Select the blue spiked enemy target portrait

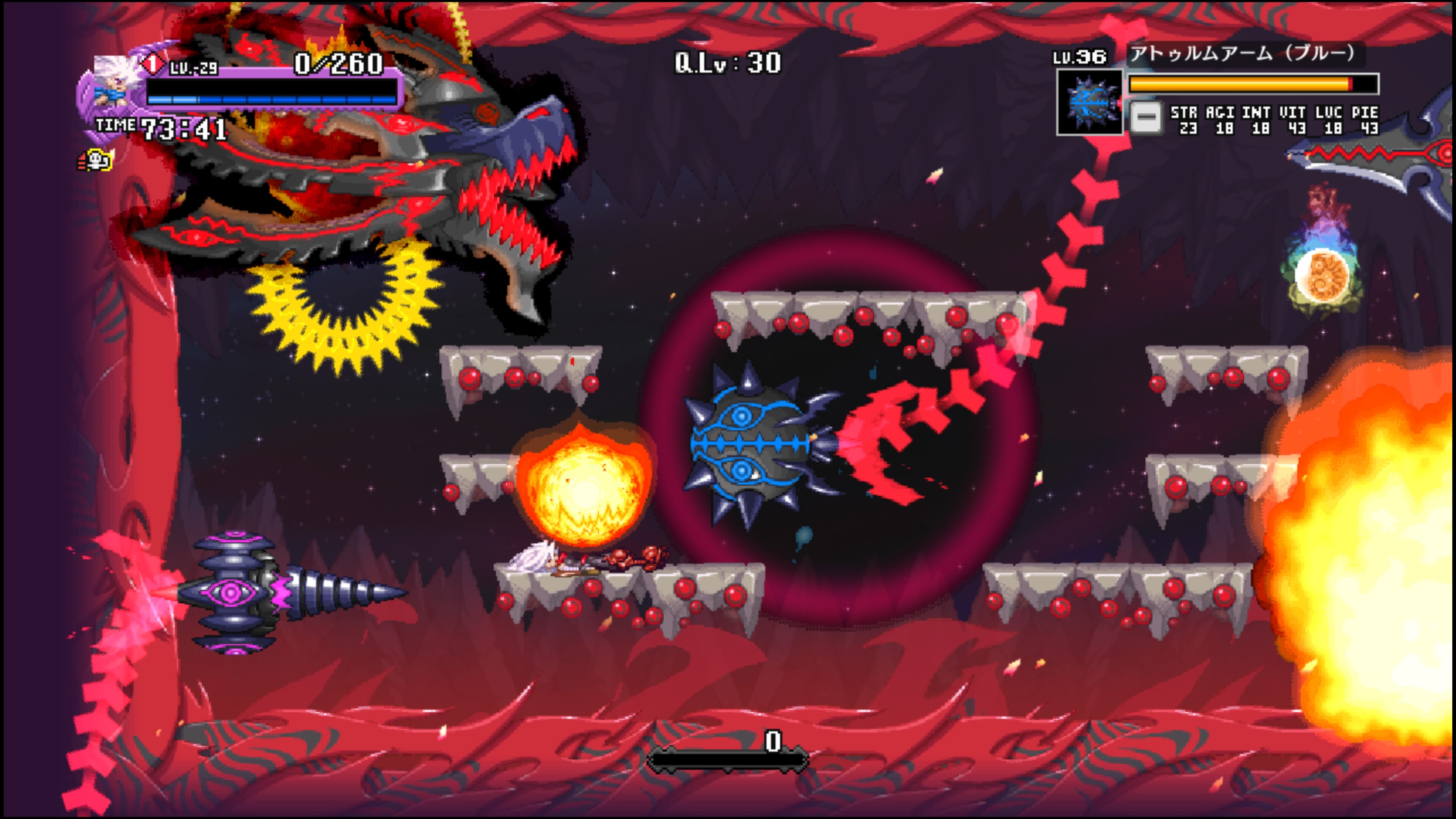[1089, 102]
